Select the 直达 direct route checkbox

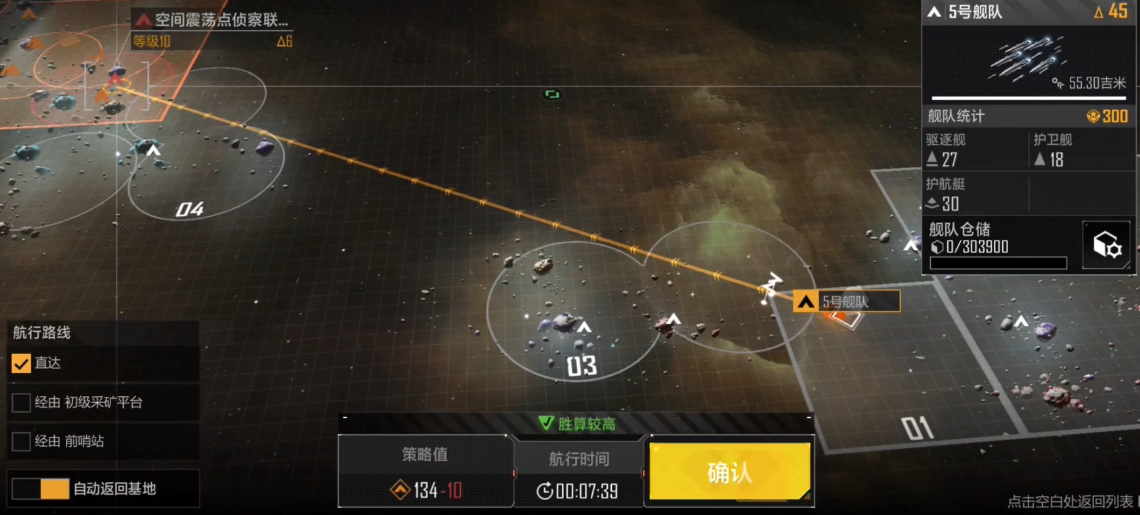(x=21, y=364)
